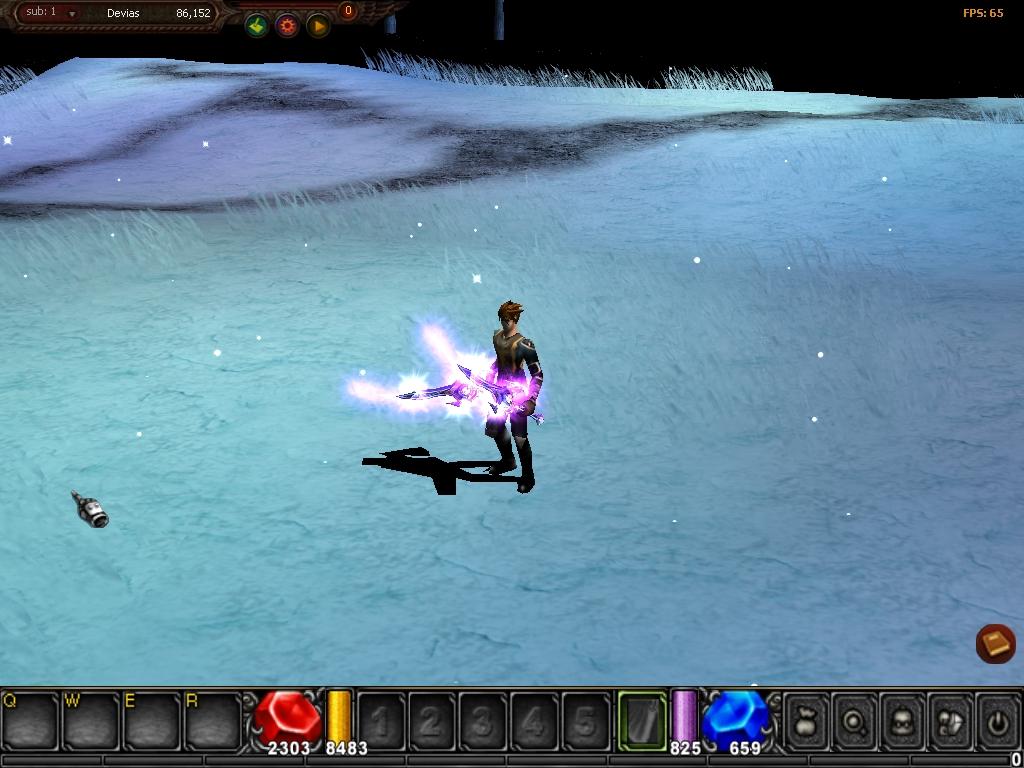Select the active skill slot with green border
Screen dimensions: 1024x768
pyautogui.click(x=642, y=720)
